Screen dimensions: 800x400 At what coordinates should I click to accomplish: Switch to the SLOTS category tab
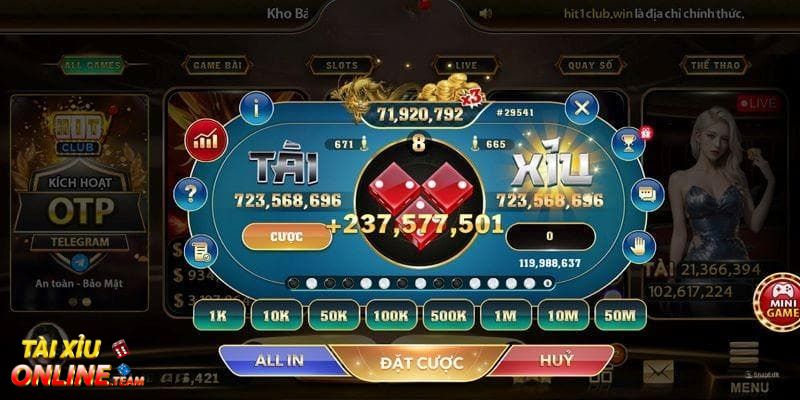pyautogui.click(x=341, y=65)
